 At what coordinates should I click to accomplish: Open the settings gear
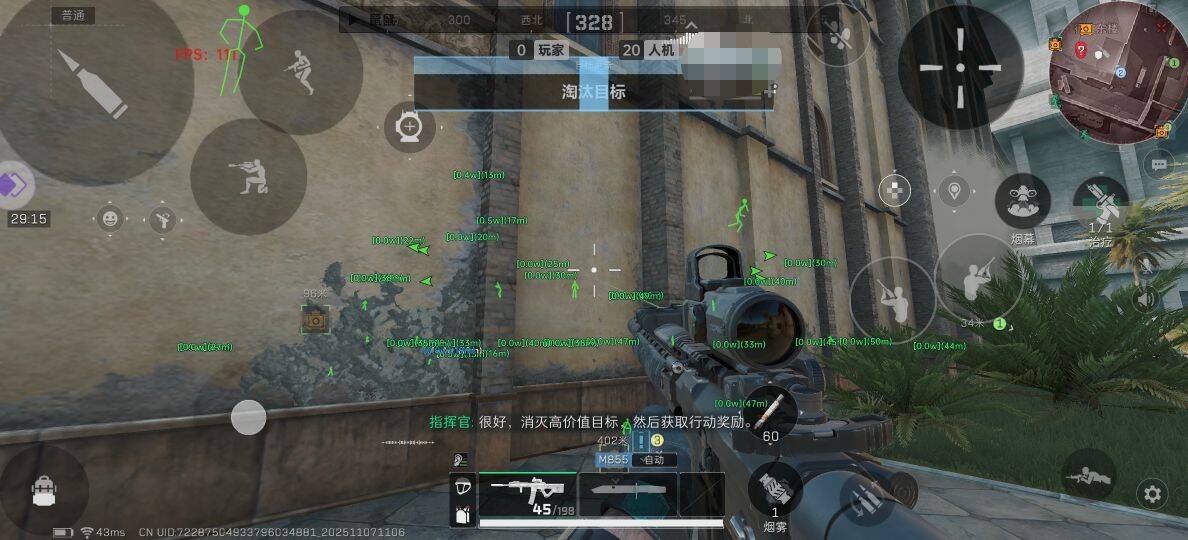[x=1153, y=493]
